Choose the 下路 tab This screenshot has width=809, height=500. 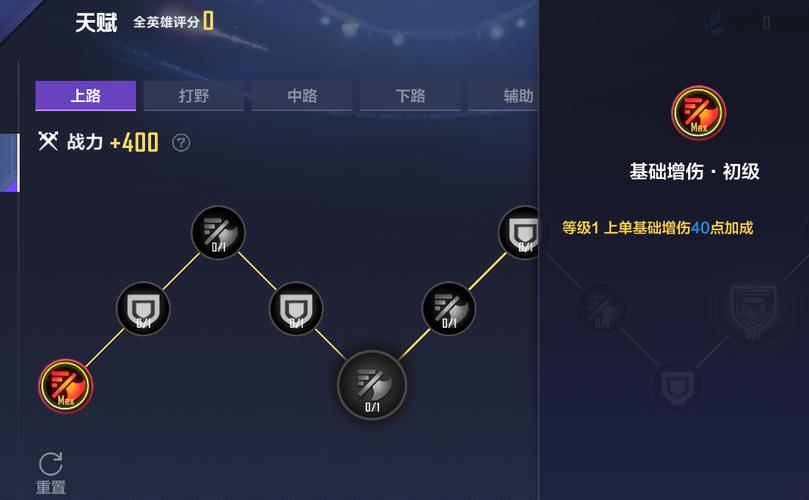410,96
